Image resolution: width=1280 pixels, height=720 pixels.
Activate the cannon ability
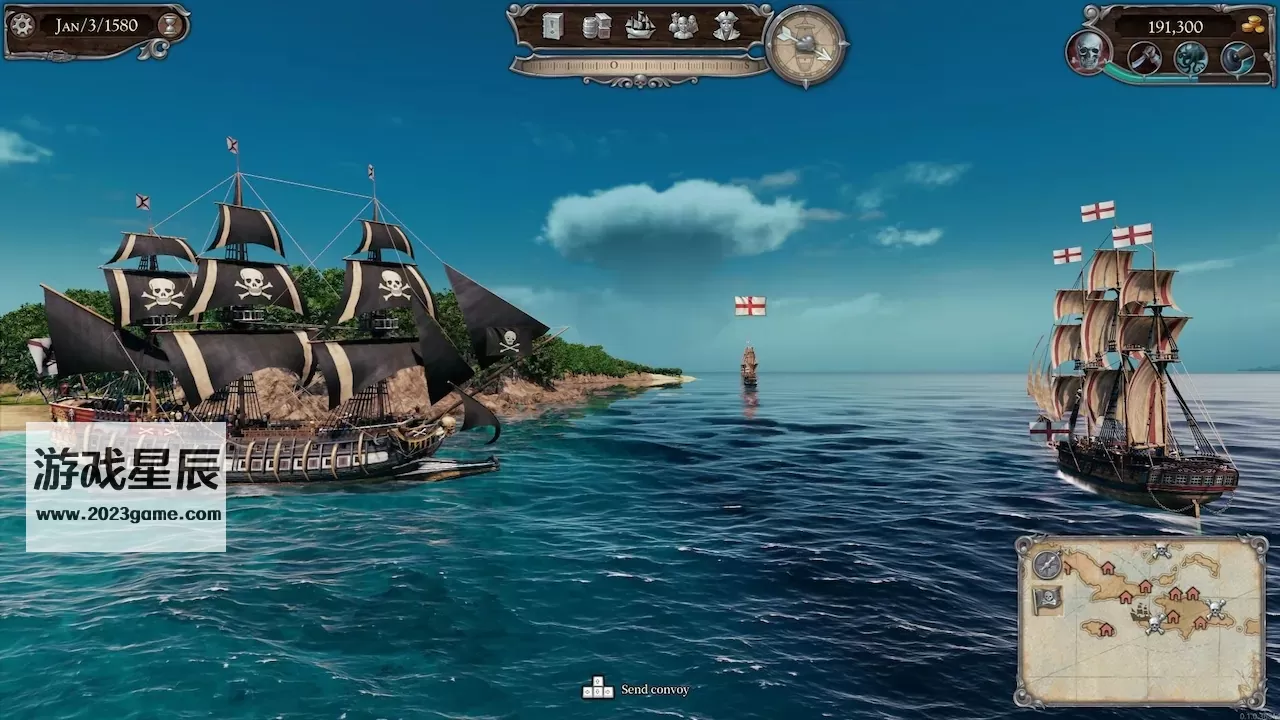pos(1237,58)
